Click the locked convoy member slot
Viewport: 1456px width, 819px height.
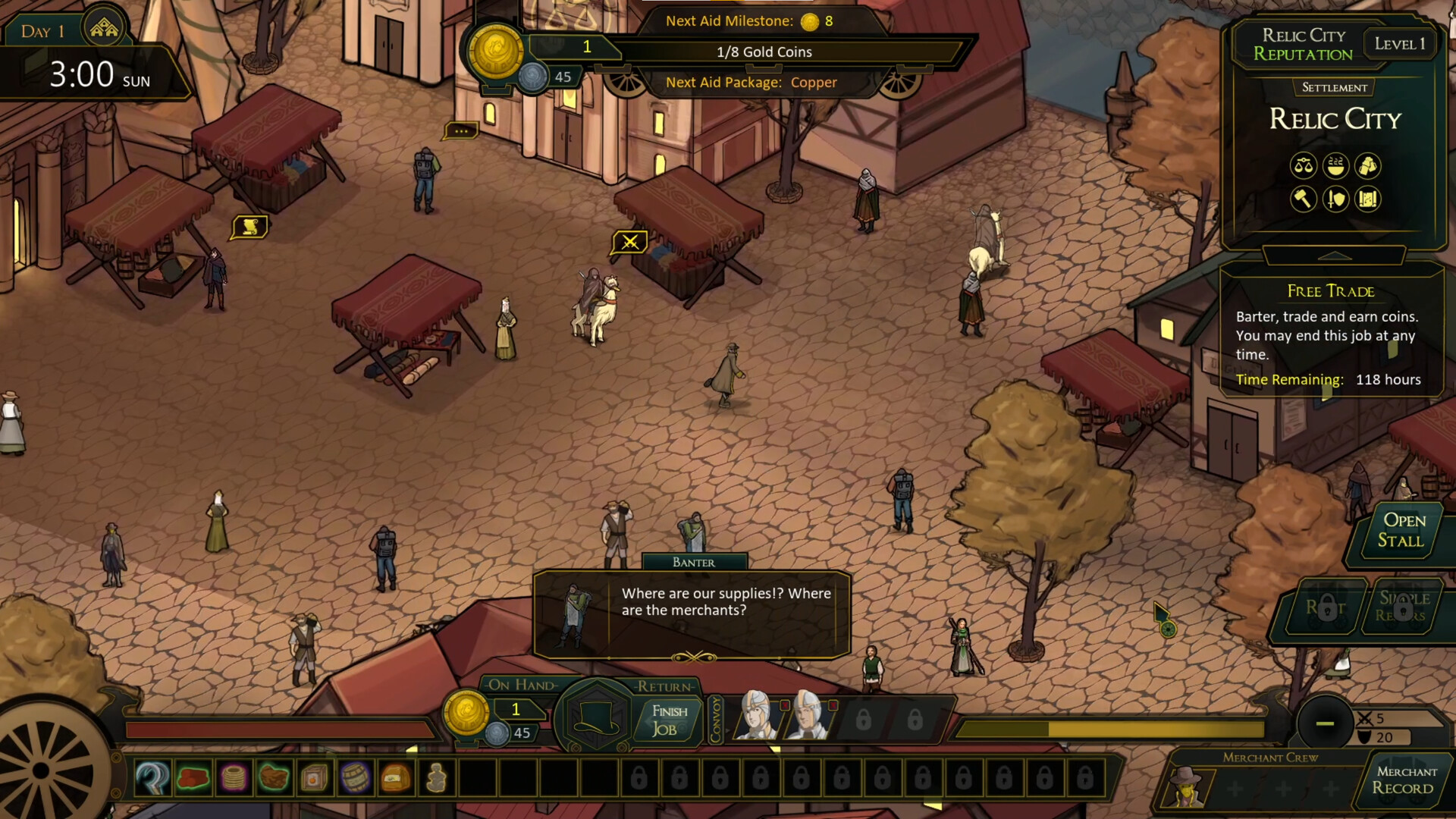pyautogui.click(x=864, y=718)
